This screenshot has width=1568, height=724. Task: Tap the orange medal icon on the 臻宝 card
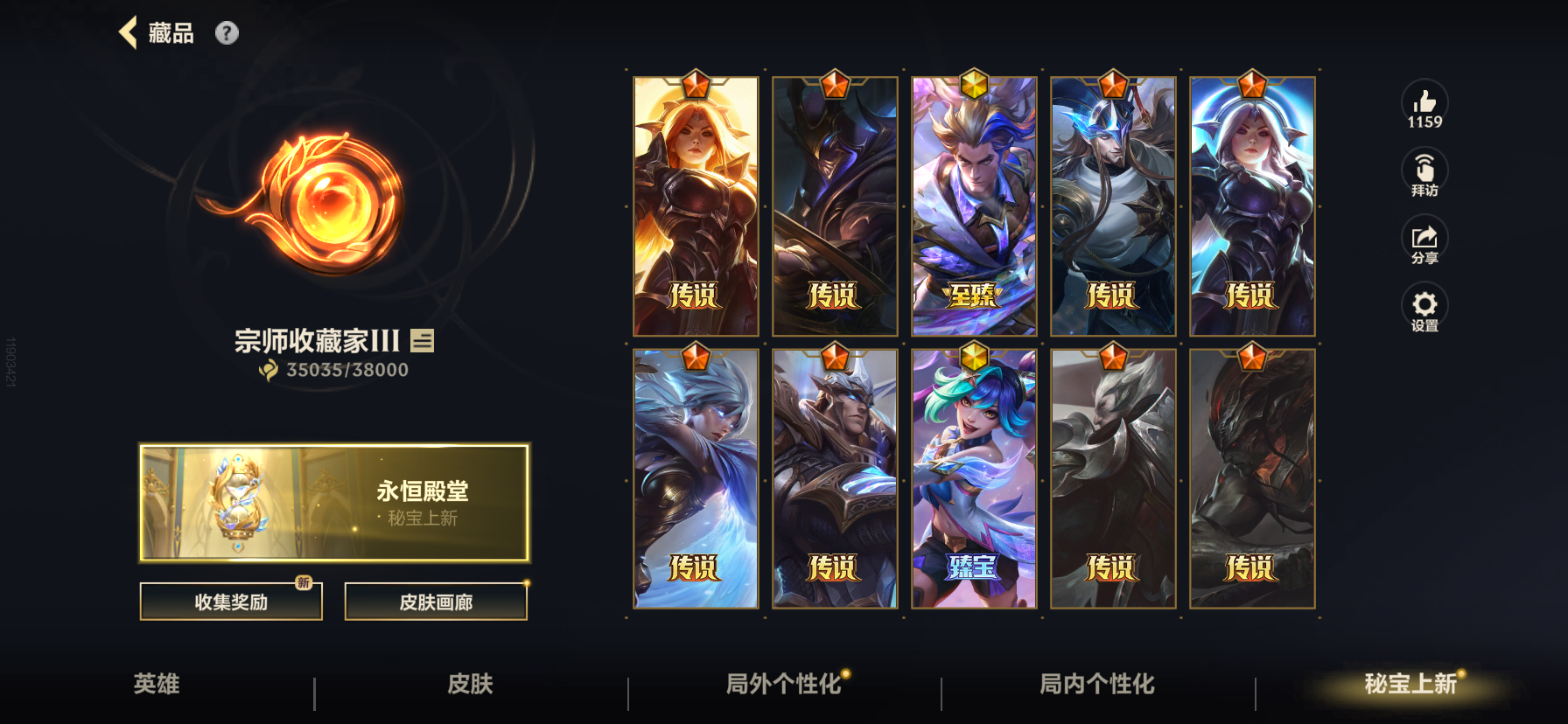[974, 354]
